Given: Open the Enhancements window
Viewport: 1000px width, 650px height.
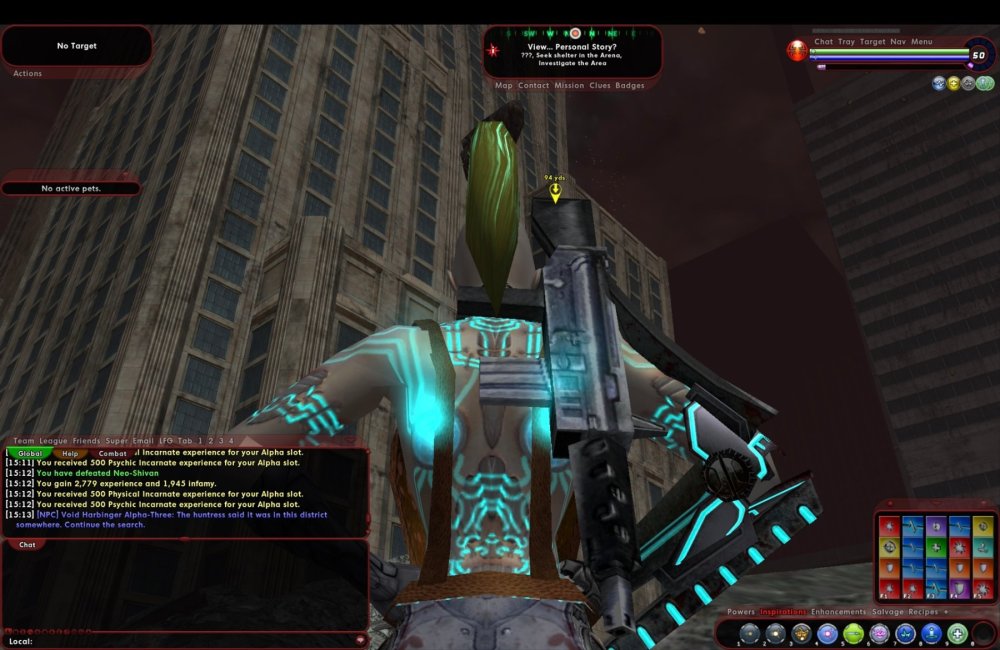Looking at the screenshot, I should point(838,612).
